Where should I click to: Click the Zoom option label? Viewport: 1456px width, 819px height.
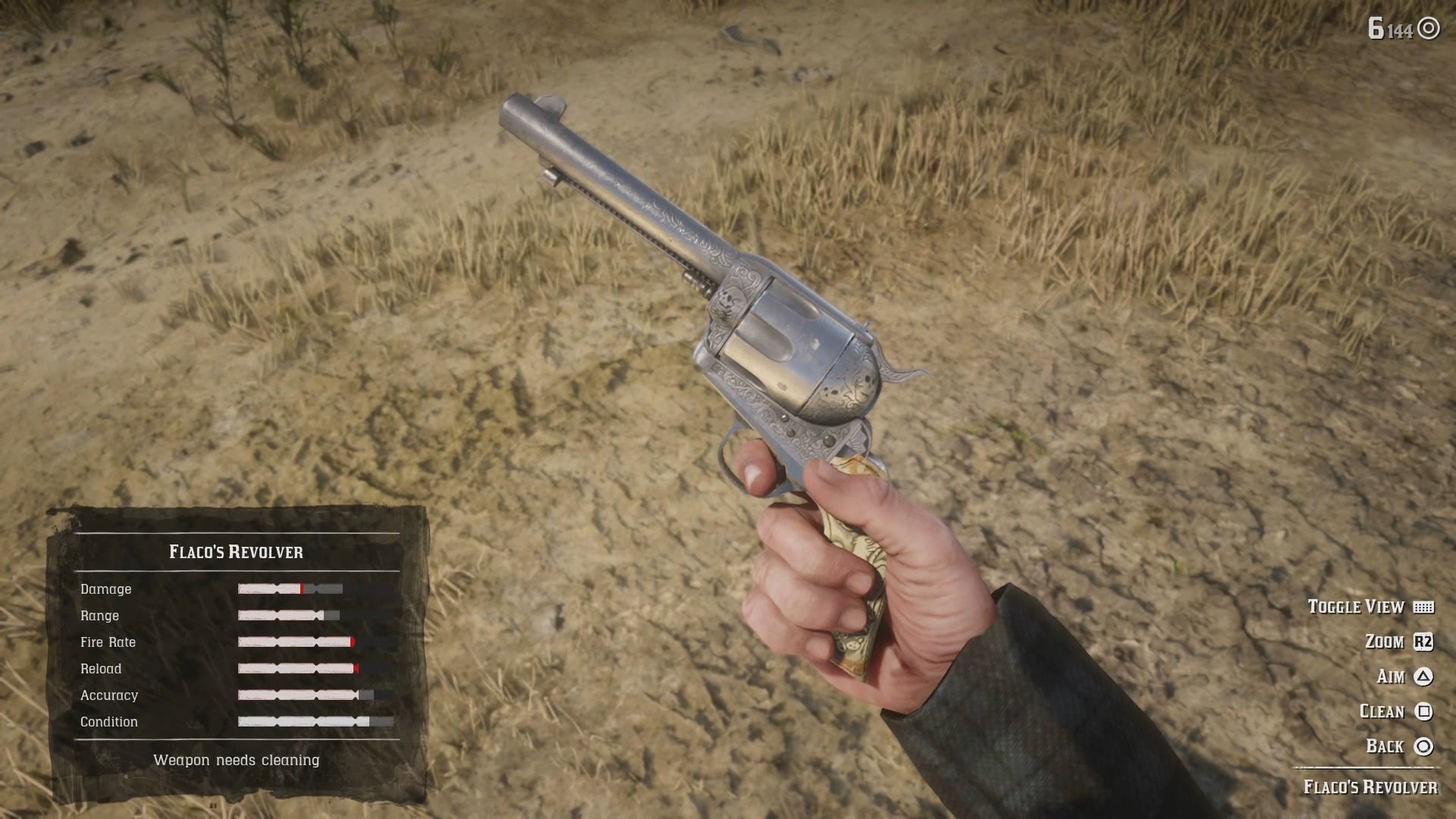point(1385,642)
